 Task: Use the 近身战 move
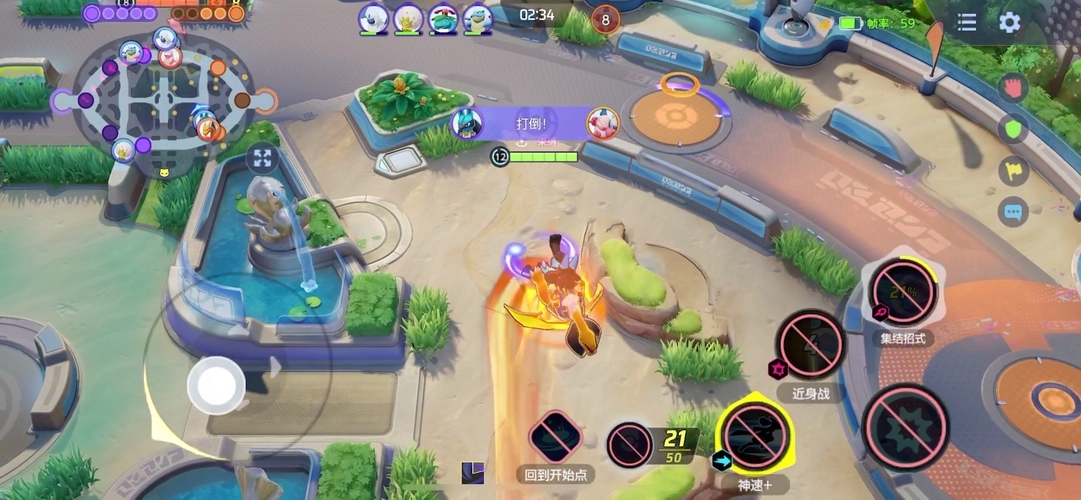811,346
